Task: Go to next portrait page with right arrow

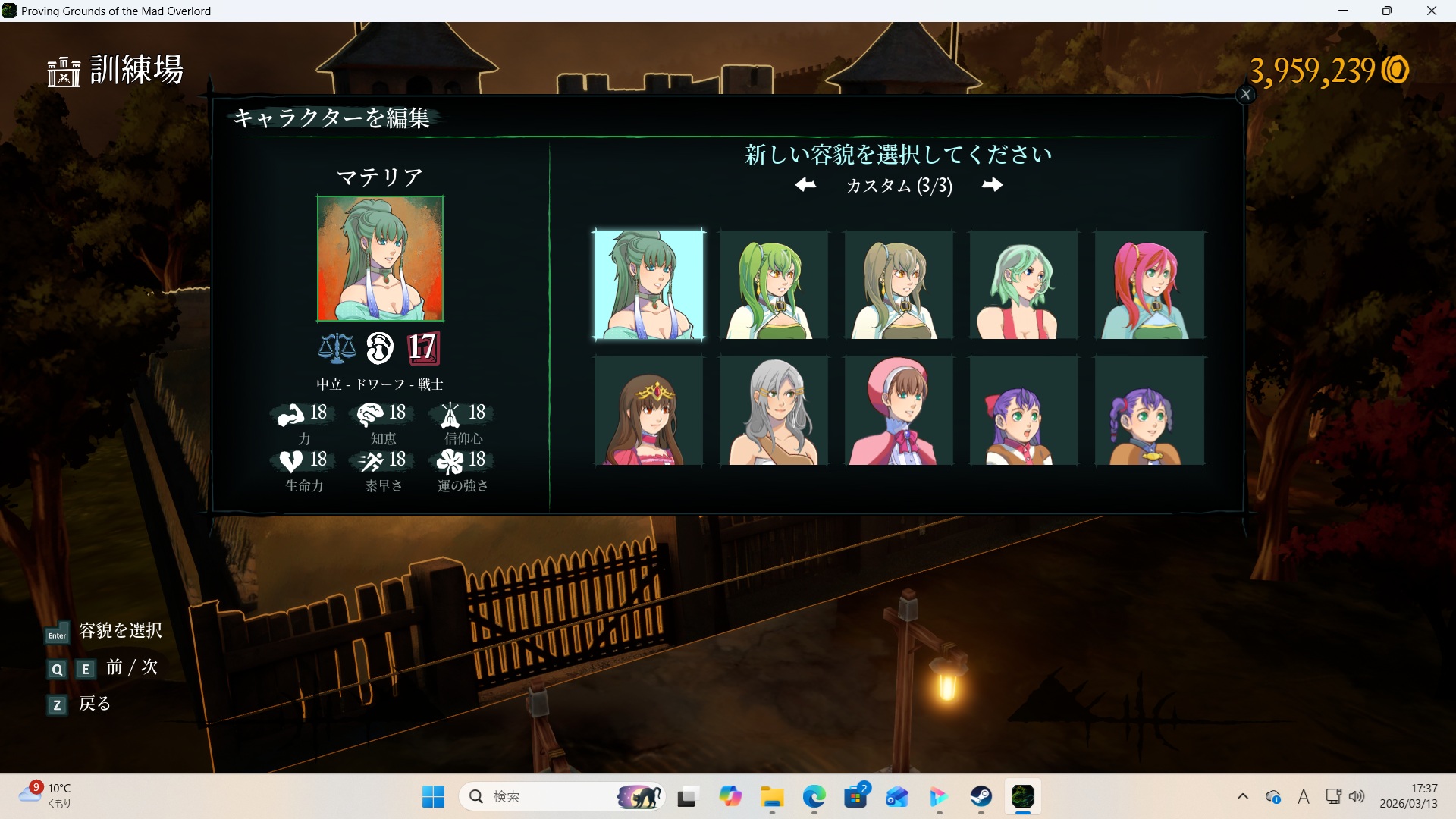Action: (992, 185)
